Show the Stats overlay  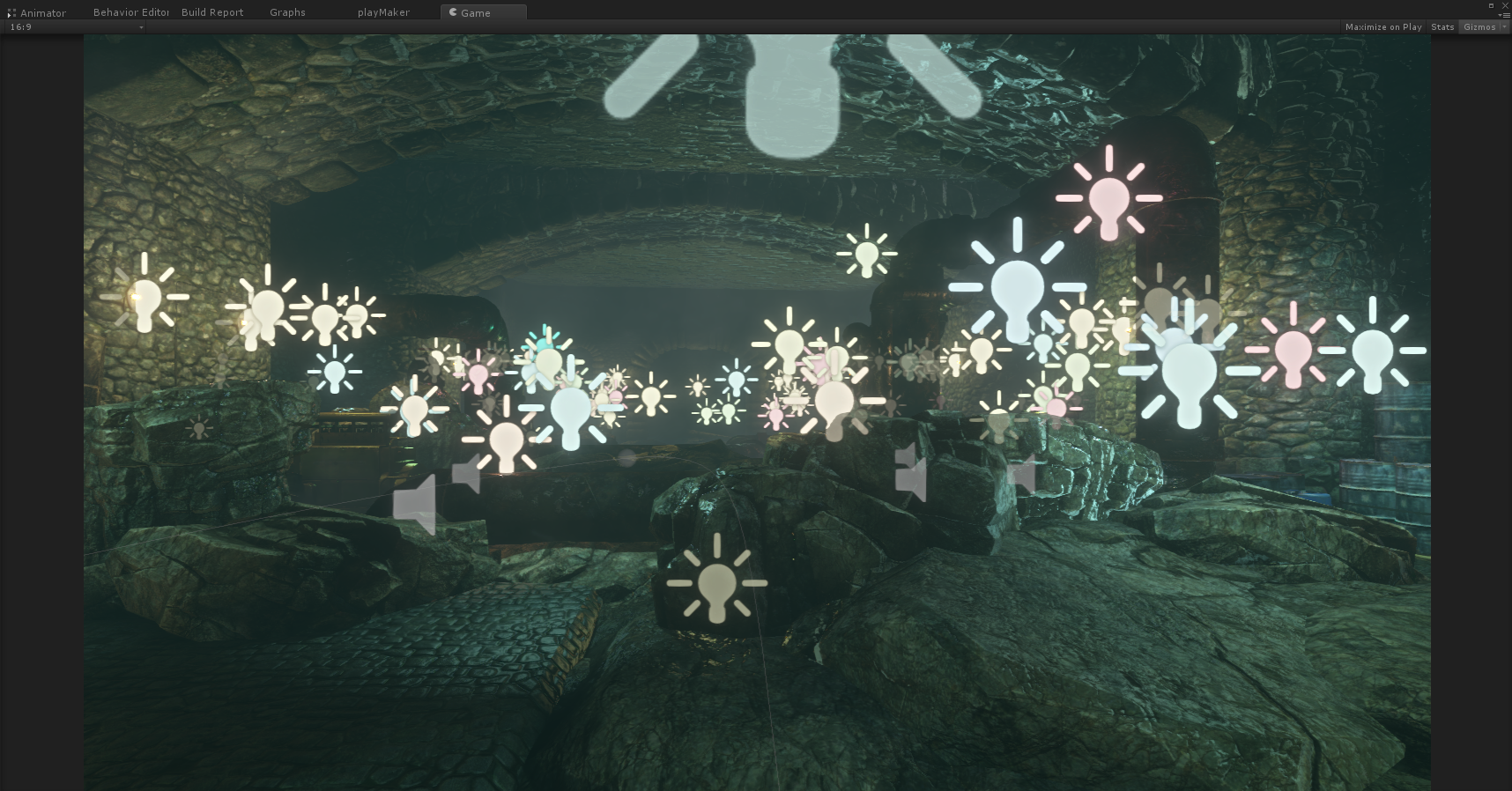click(x=1442, y=27)
